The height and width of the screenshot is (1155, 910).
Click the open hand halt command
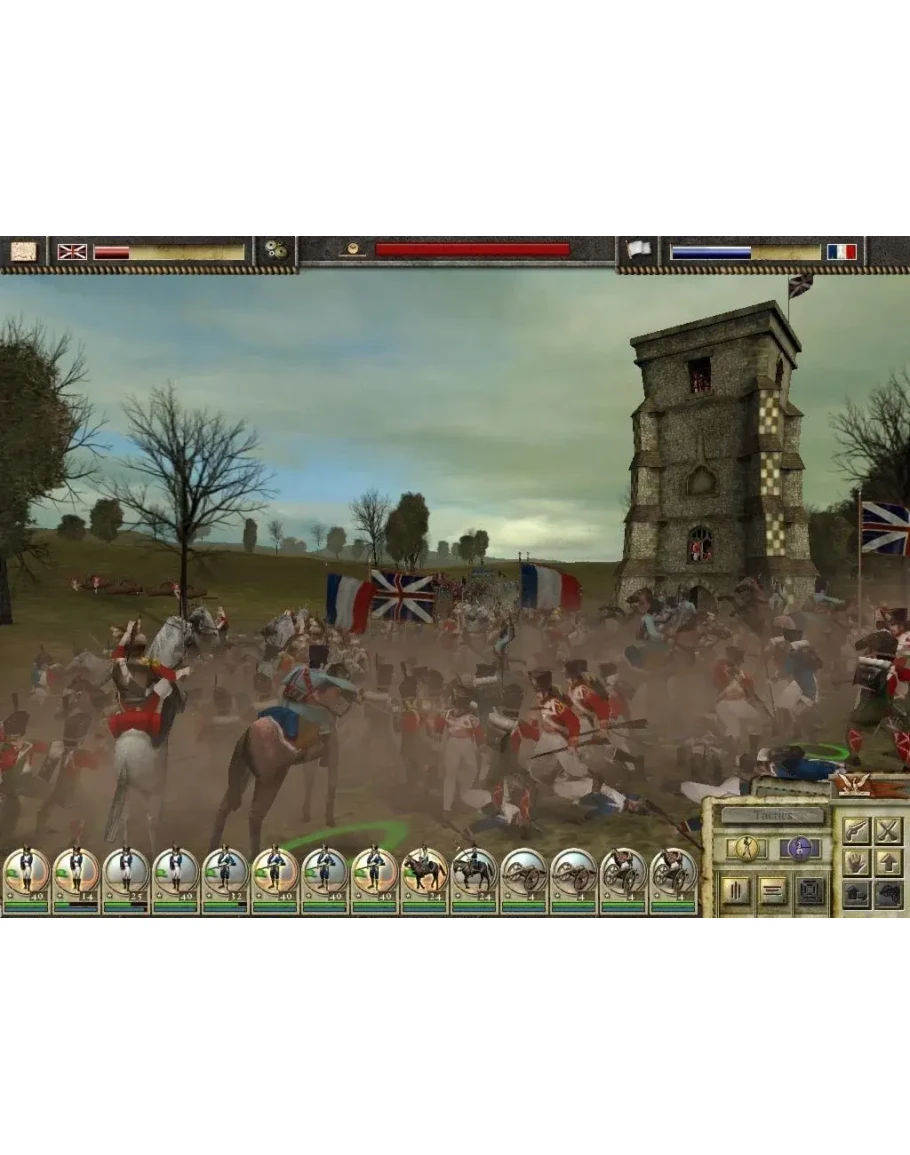[x=855, y=861]
